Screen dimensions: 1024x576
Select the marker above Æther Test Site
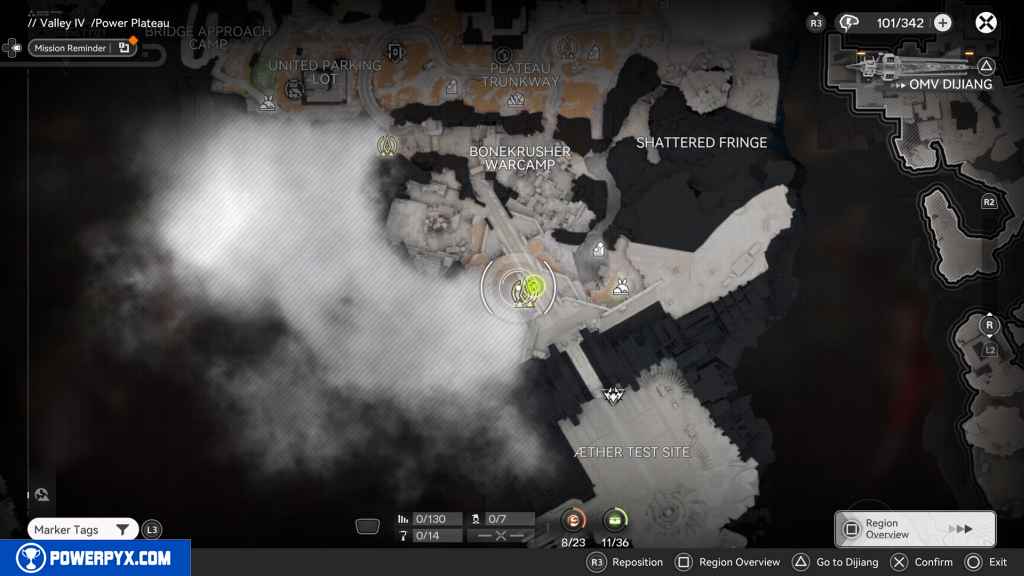(612, 395)
